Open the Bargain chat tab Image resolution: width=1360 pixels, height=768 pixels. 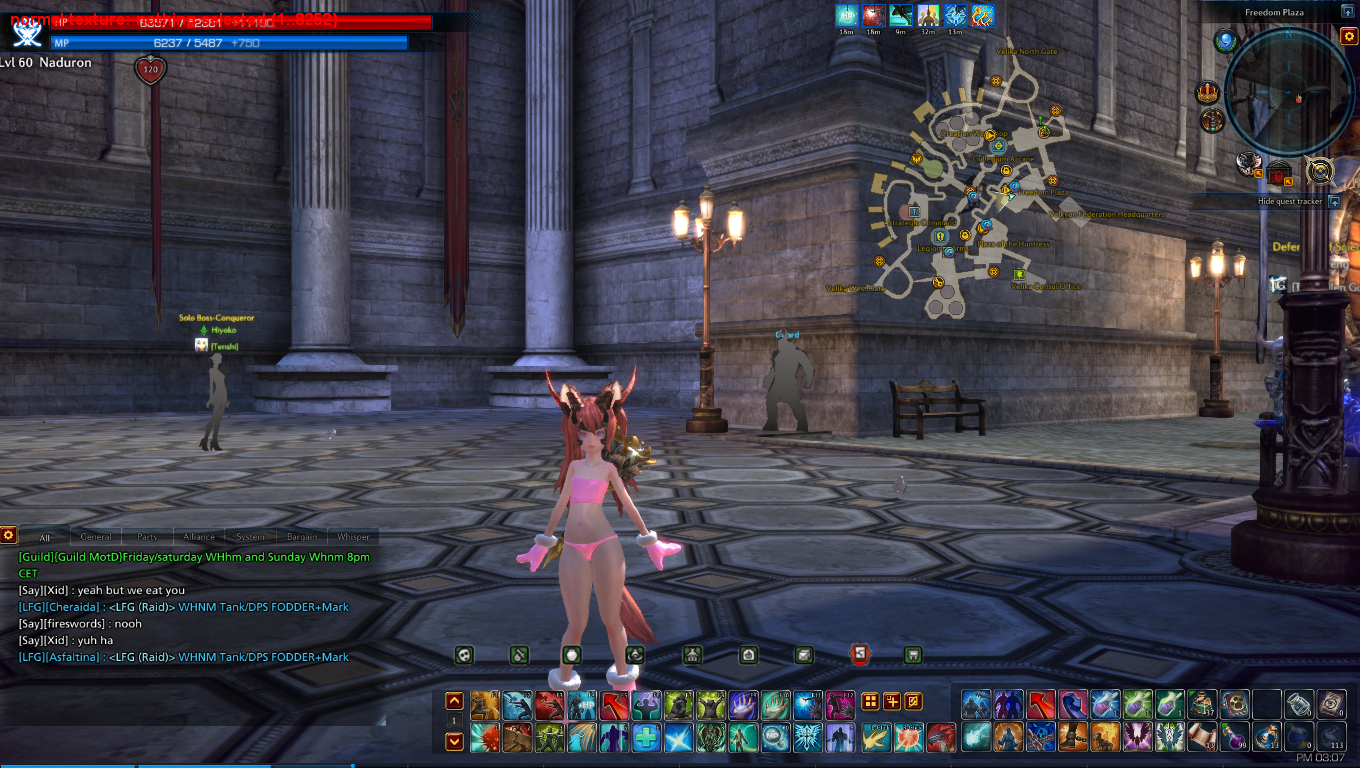[x=302, y=537]
